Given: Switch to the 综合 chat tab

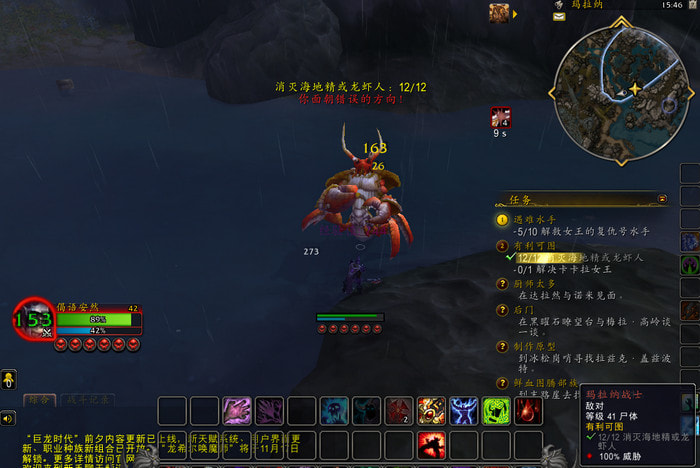Looking at the screenshot, I should (x=41, y=402).
